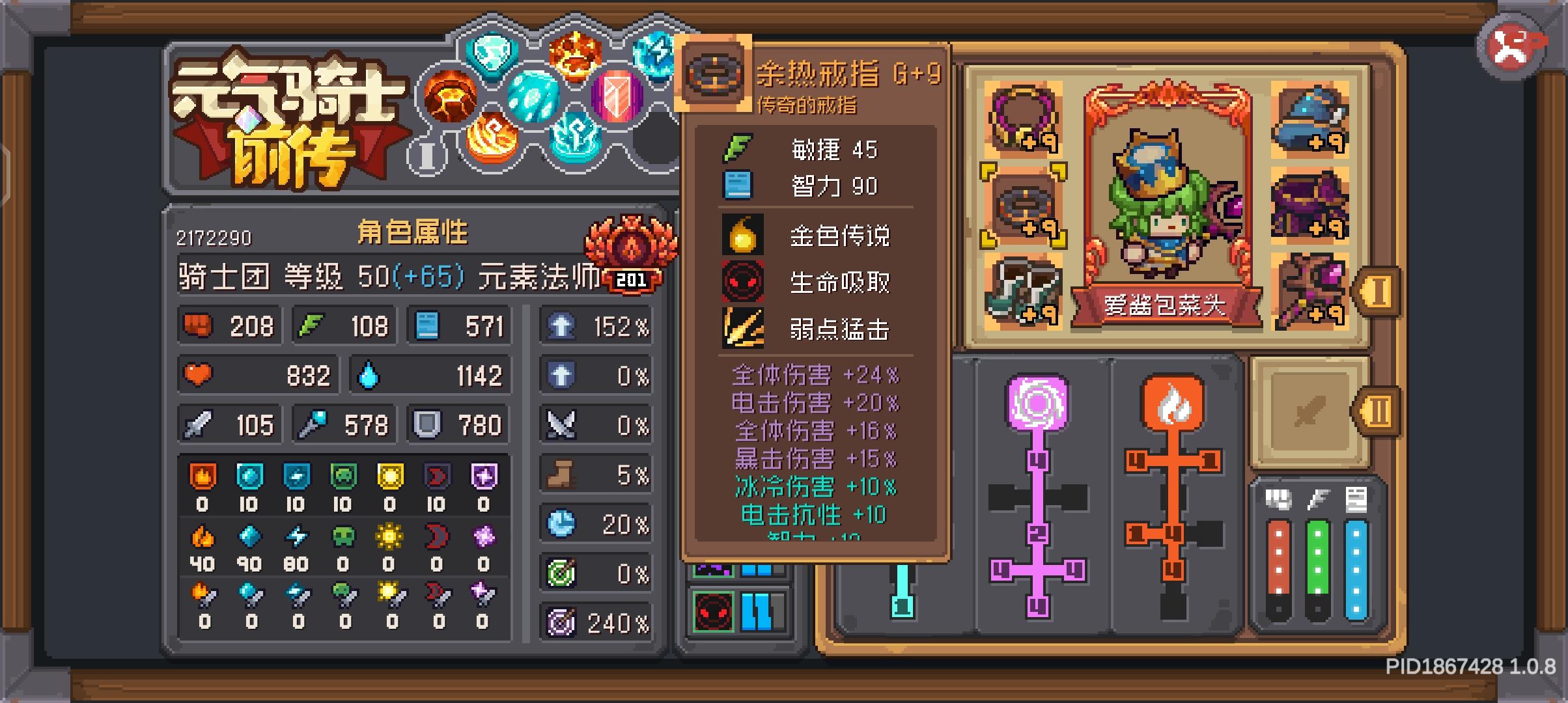Switch to equipment loadout II tab
This screenshot has width=1568, height=703.
1380,410
